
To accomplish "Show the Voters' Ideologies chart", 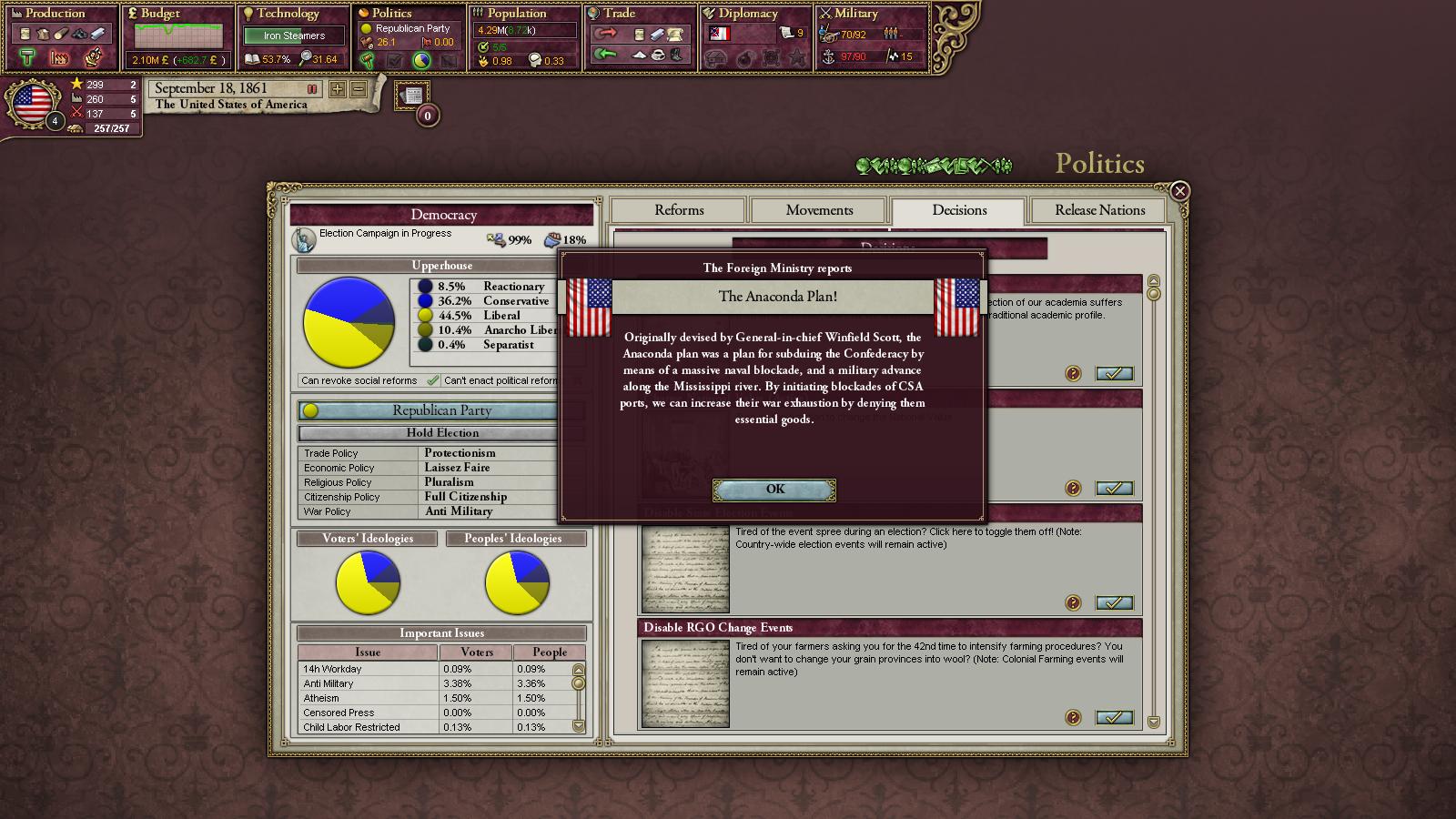I will coord(368,539).
